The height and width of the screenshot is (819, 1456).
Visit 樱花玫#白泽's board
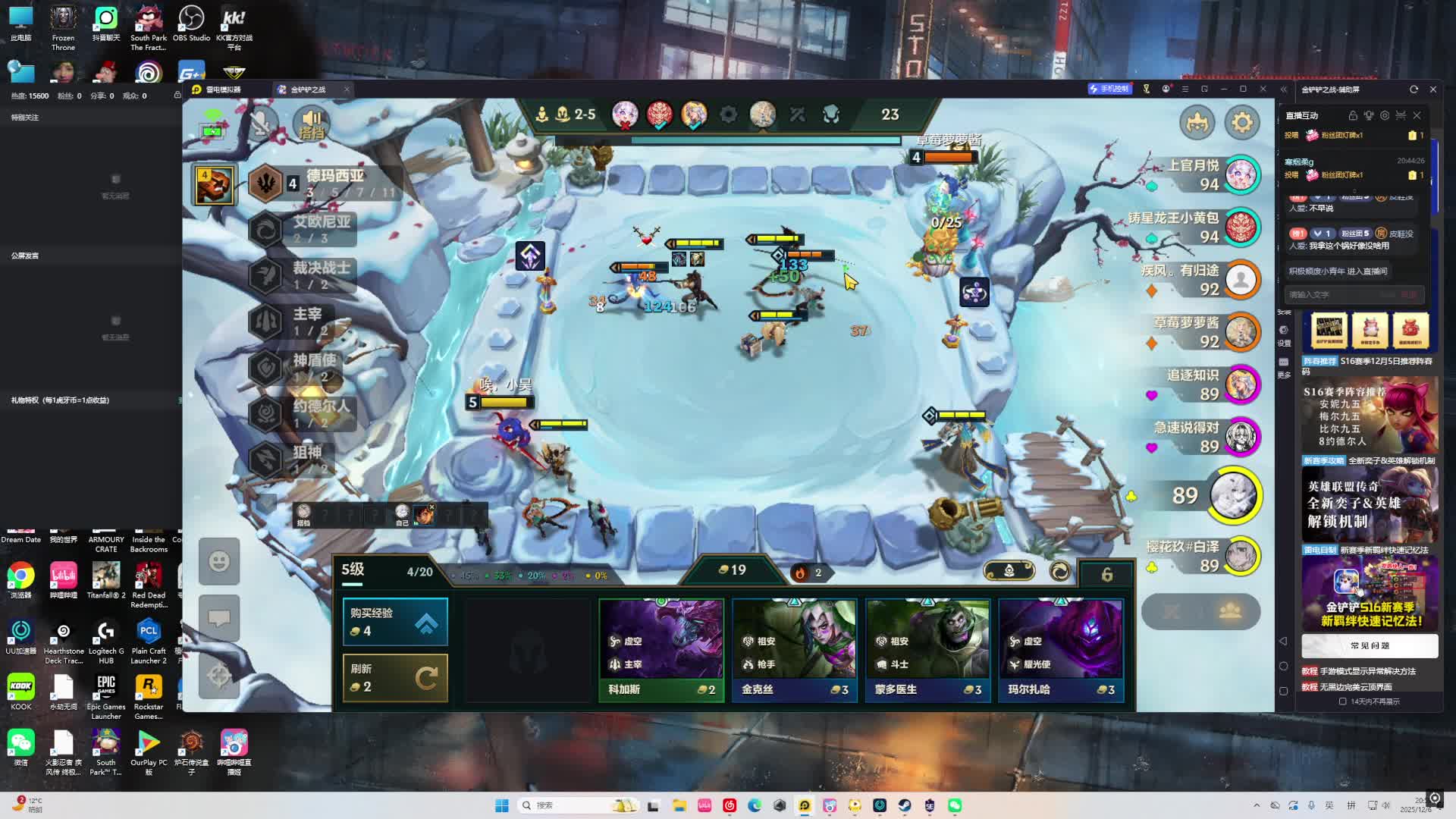pos(1241,556)
